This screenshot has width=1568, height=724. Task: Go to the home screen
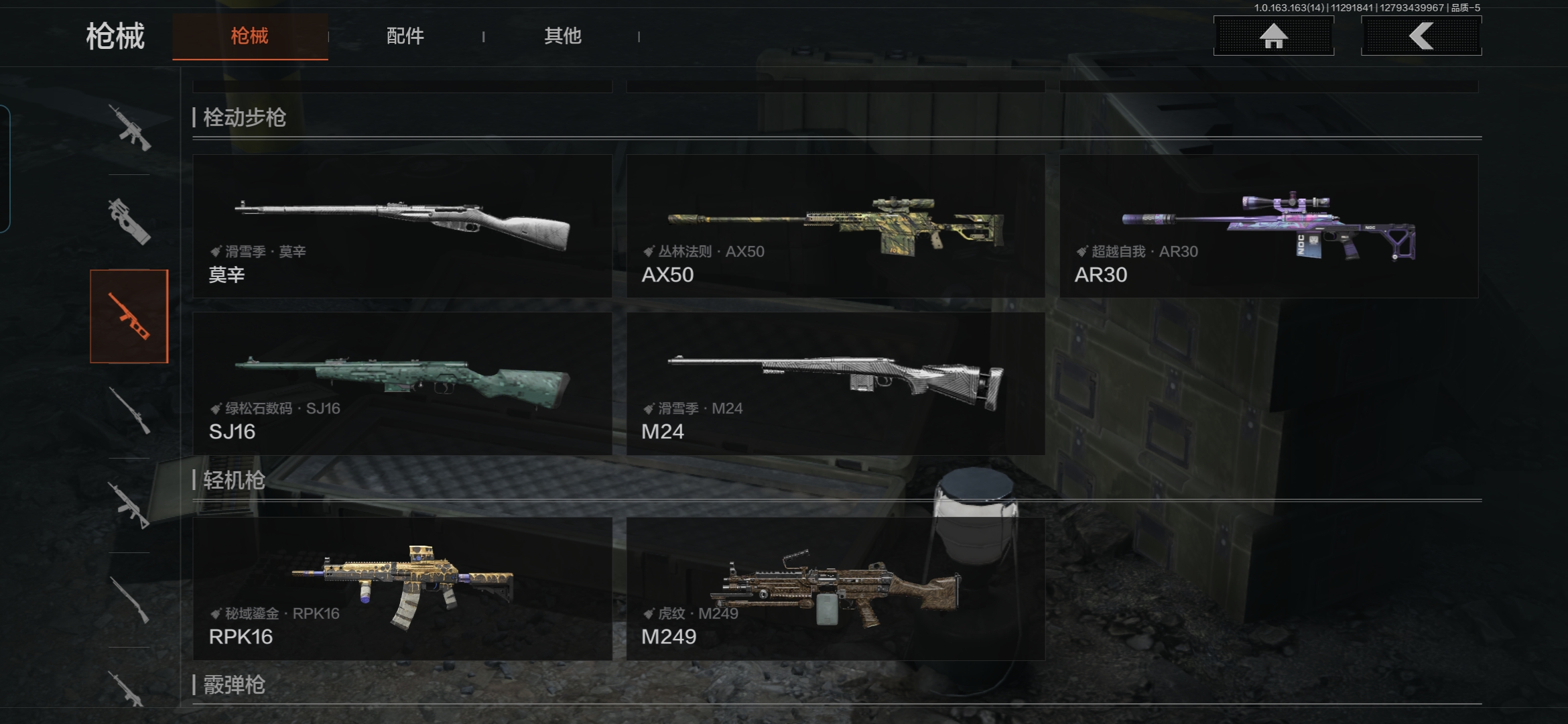(1273, 36)
